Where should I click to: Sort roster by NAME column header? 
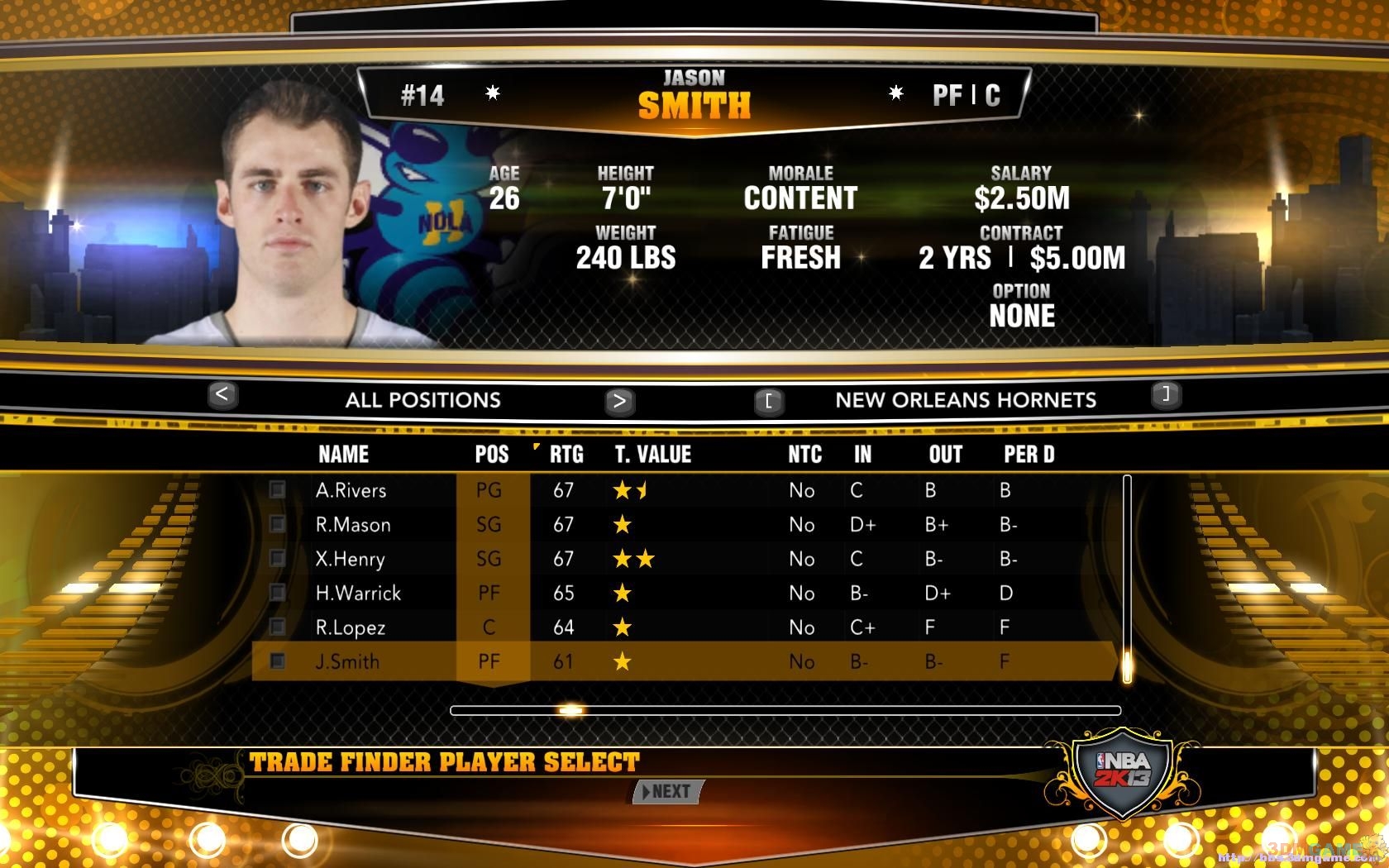[x=344, y=455]
